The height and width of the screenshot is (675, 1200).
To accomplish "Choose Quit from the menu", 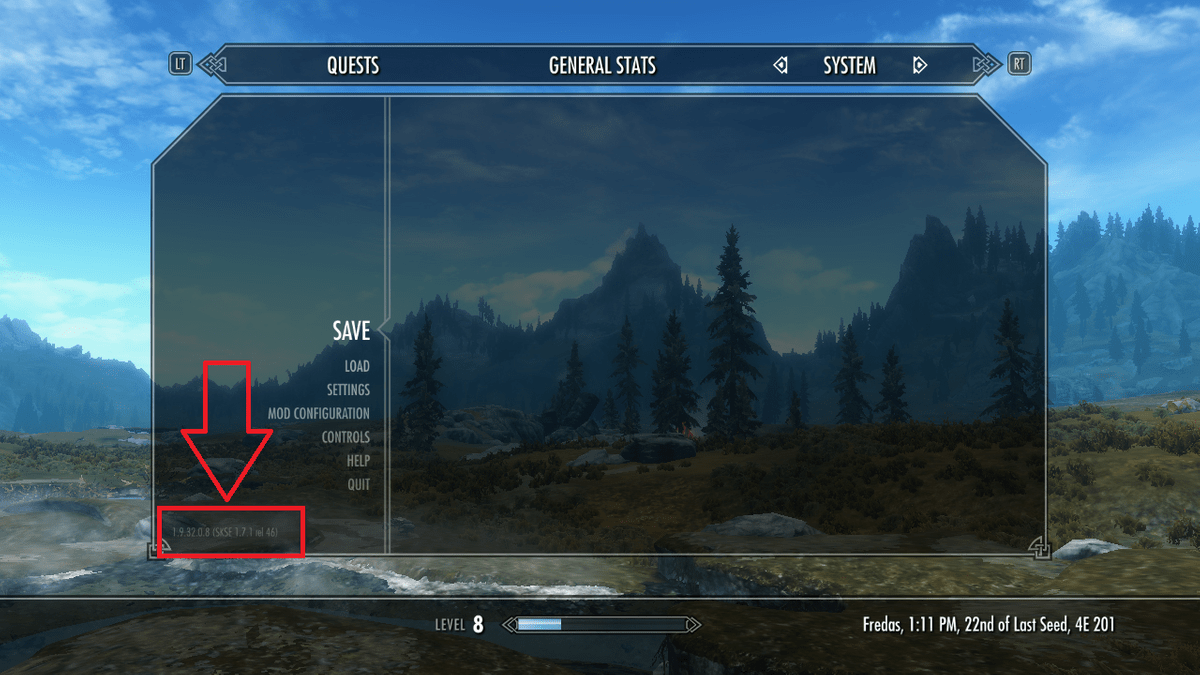I will coord(358,485).
